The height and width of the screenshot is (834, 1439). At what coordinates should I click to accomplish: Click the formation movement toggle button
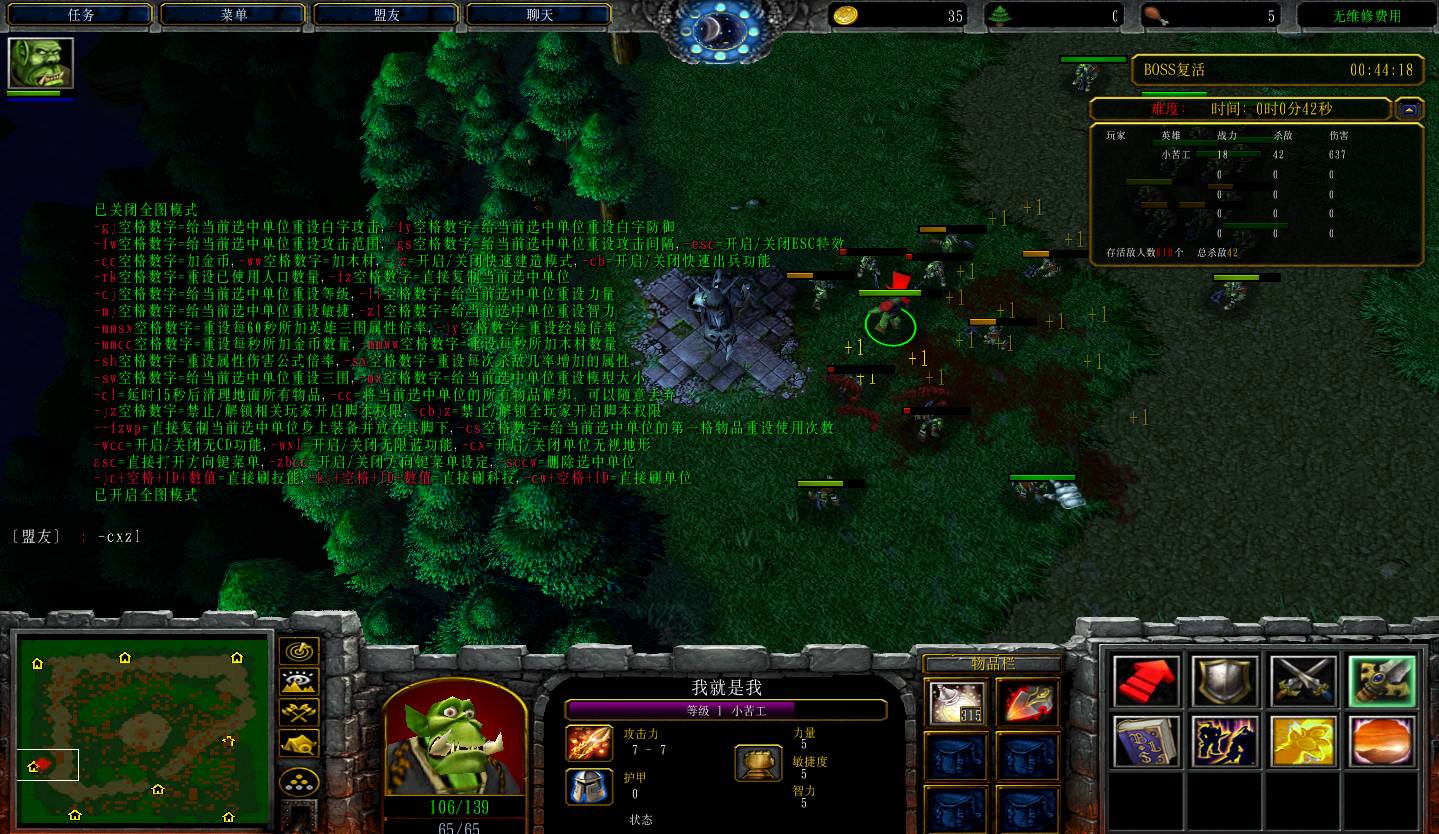coord(299,781)
